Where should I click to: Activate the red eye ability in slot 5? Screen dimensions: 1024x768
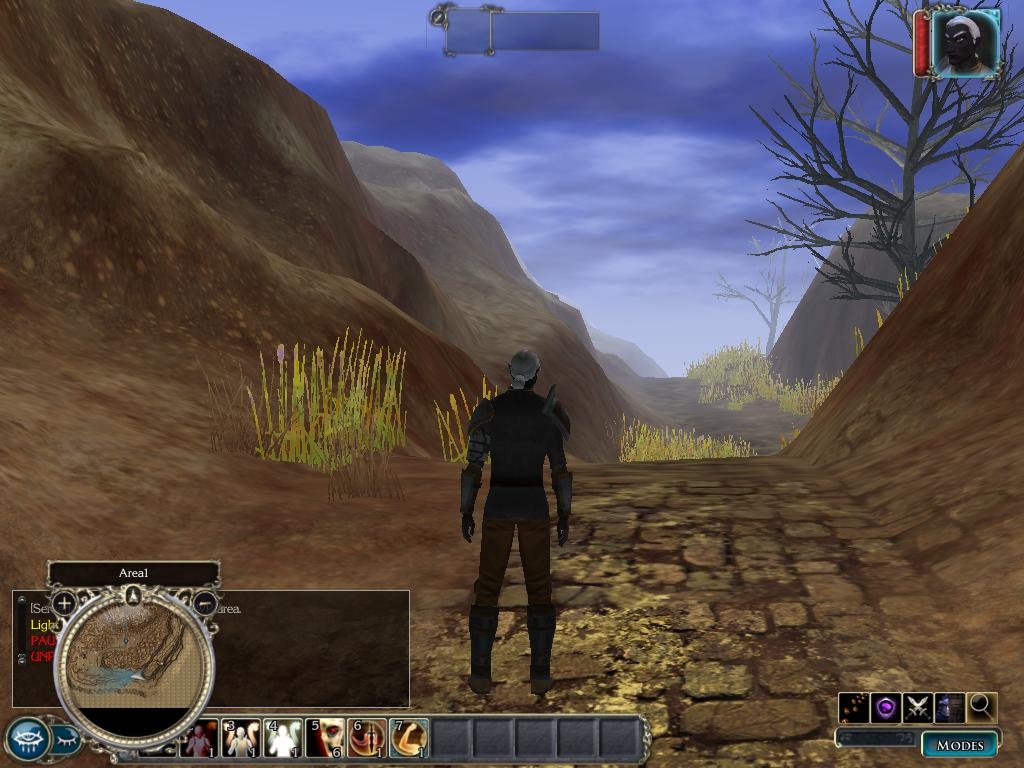[325, 739]
